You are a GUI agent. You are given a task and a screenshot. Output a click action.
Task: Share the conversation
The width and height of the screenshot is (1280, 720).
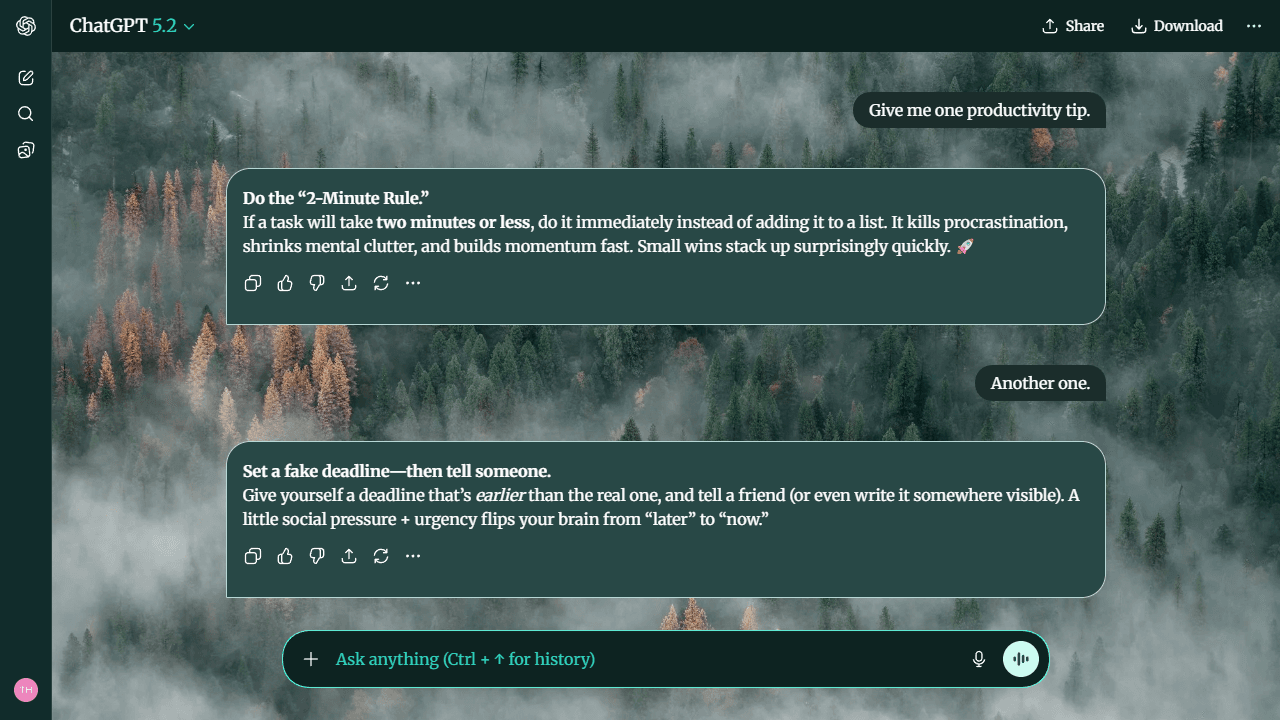[1073, 26]
